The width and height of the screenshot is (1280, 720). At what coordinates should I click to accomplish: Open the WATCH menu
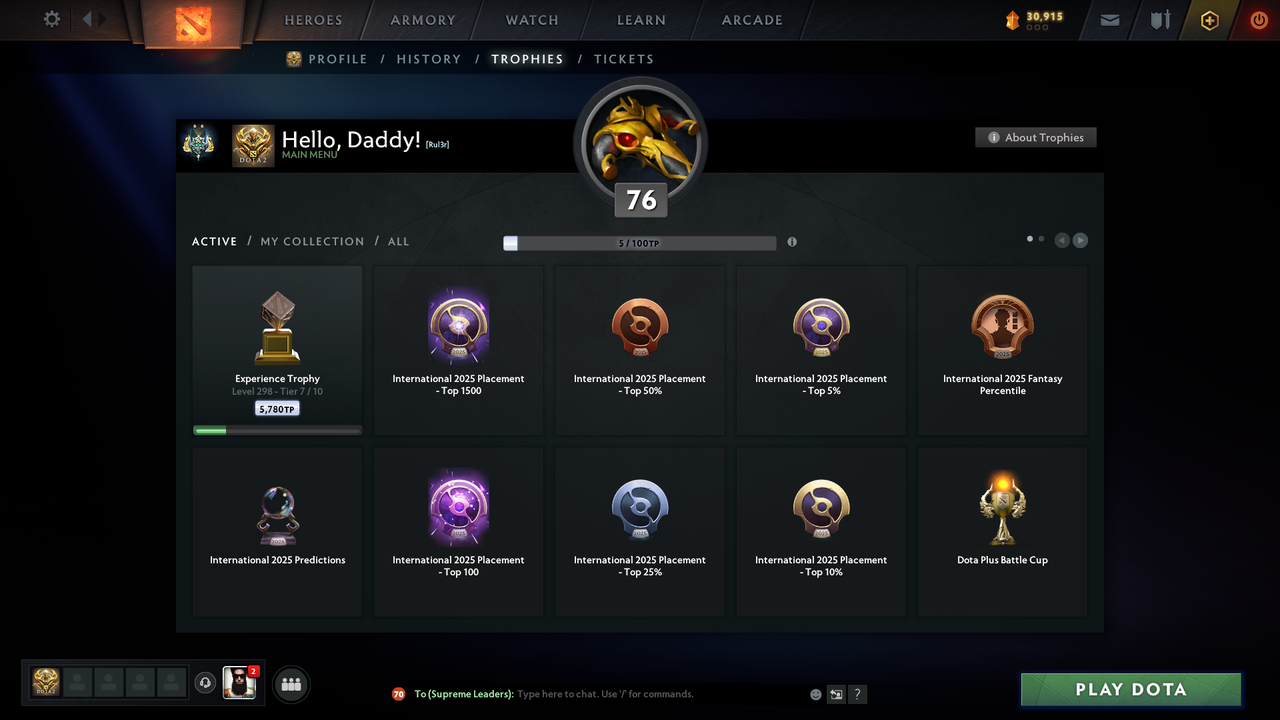coord(531,20)
